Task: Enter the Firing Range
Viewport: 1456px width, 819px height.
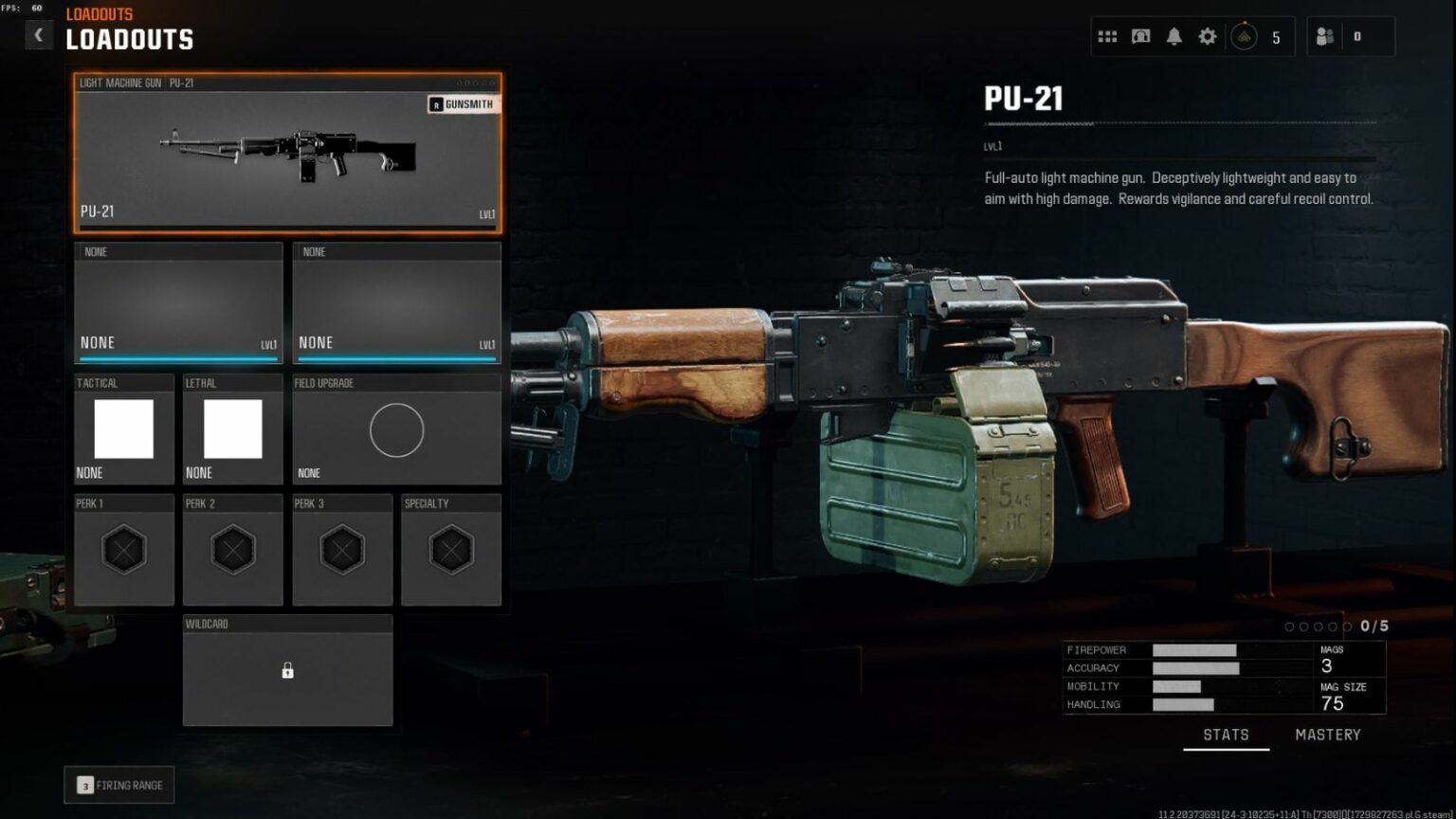Action: click(118, 785)
